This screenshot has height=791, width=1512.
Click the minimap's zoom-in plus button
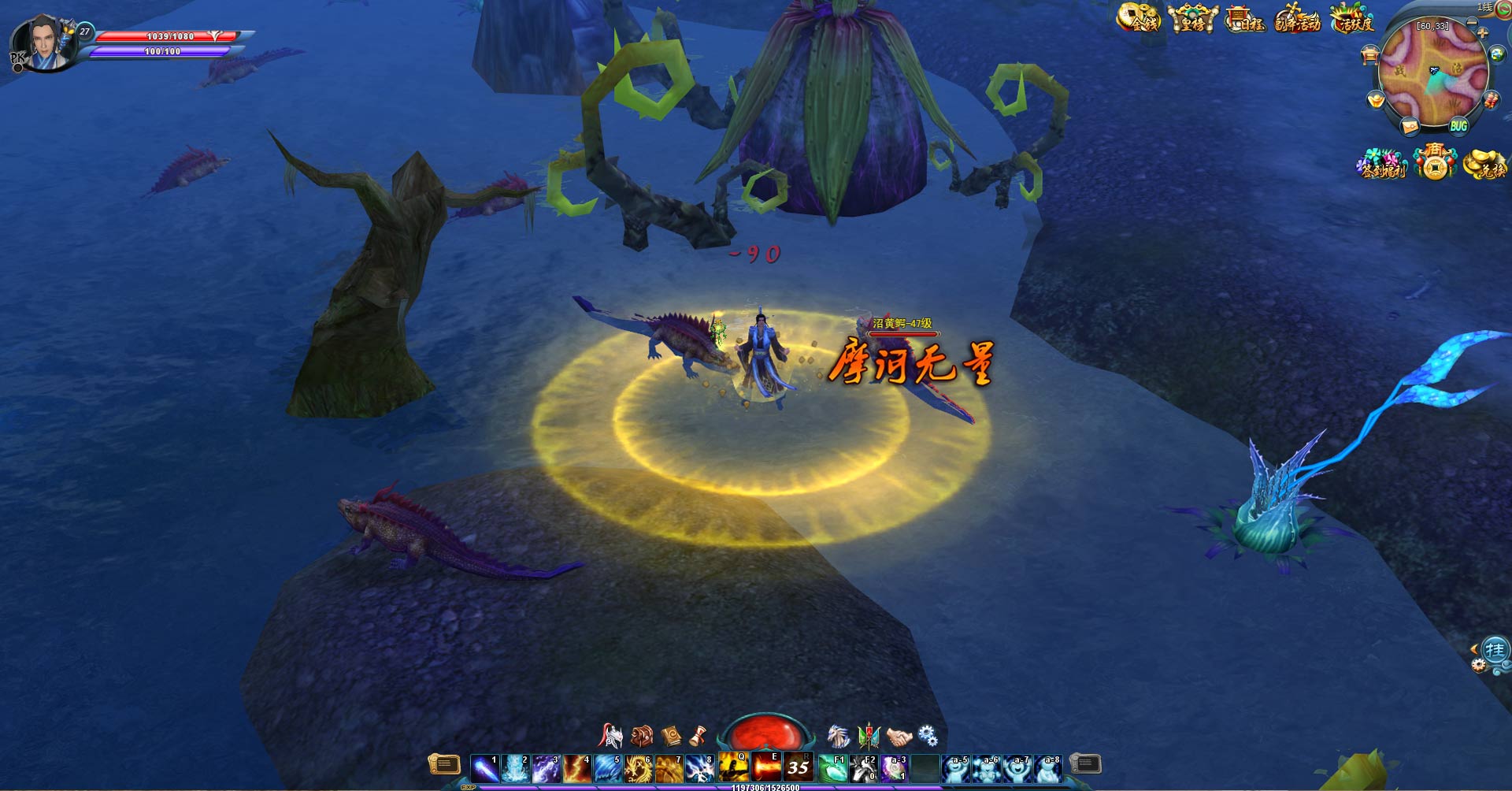point(1482,33)
